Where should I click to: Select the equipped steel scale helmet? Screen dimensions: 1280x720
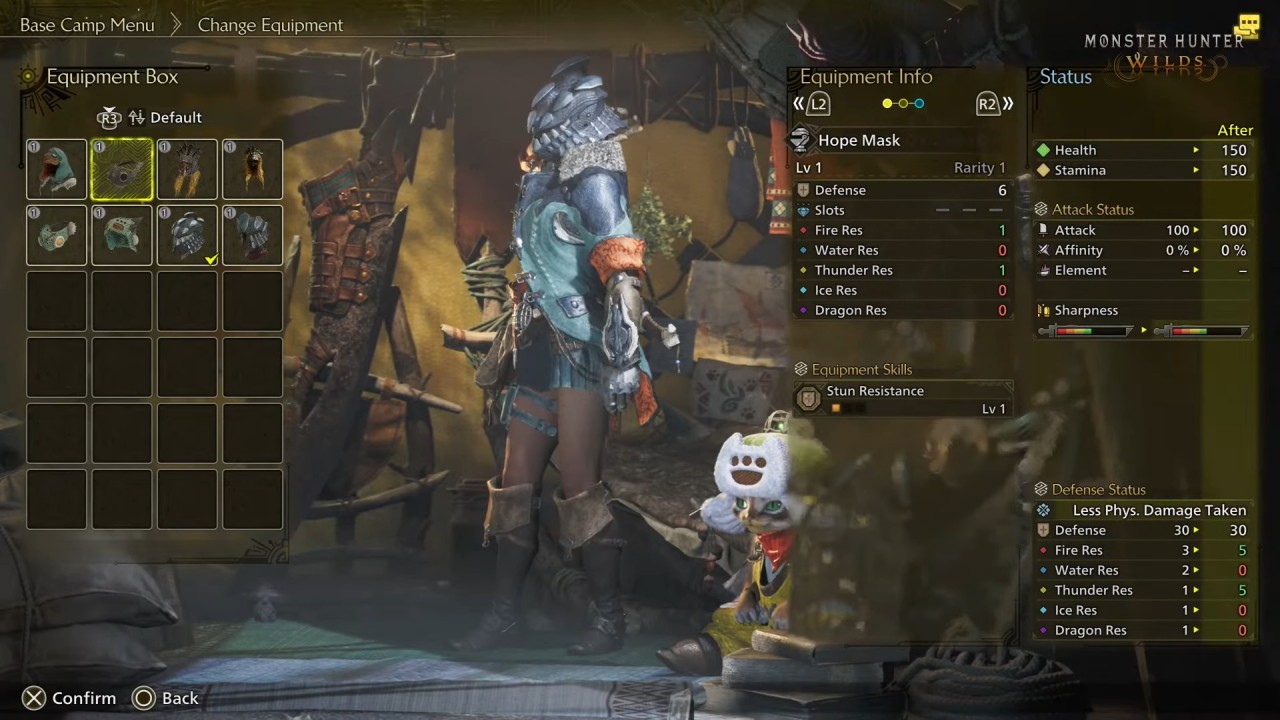pos(187,235)
